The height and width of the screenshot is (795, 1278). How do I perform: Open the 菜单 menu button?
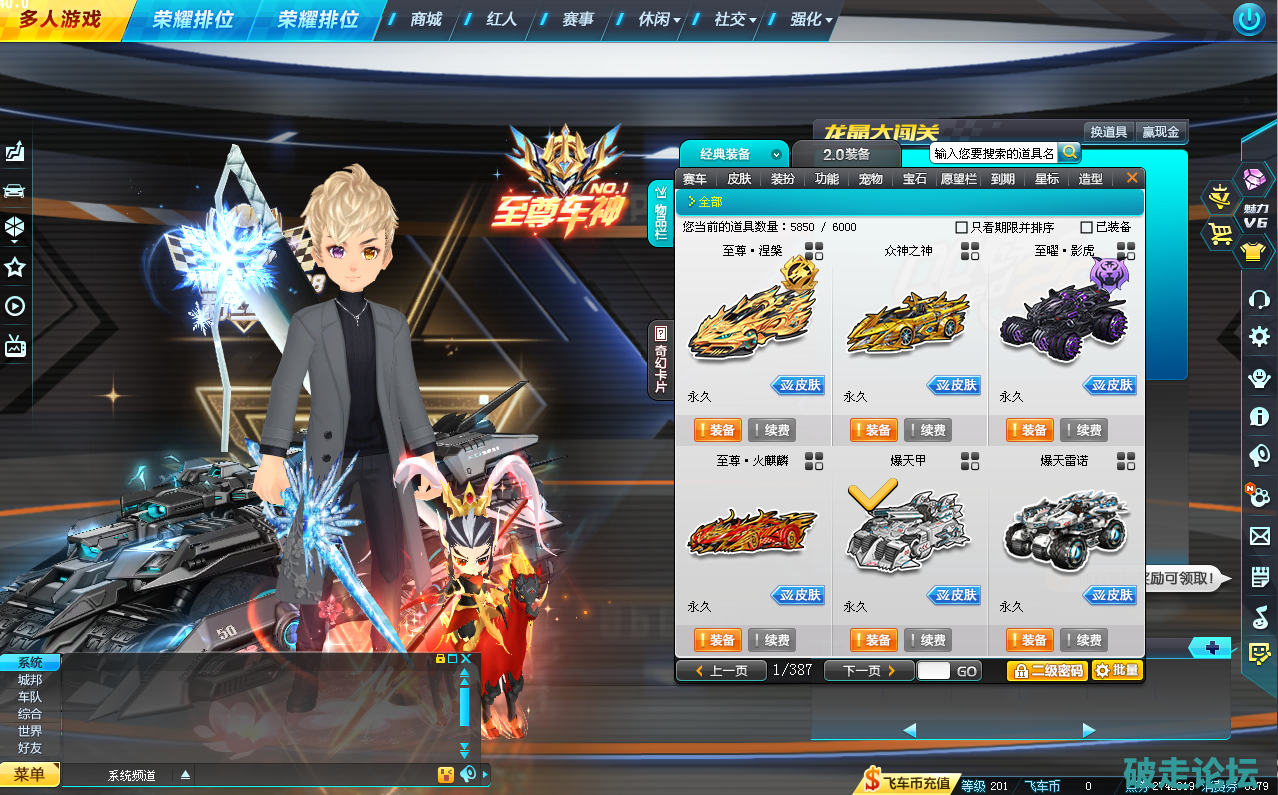point(29,774)
